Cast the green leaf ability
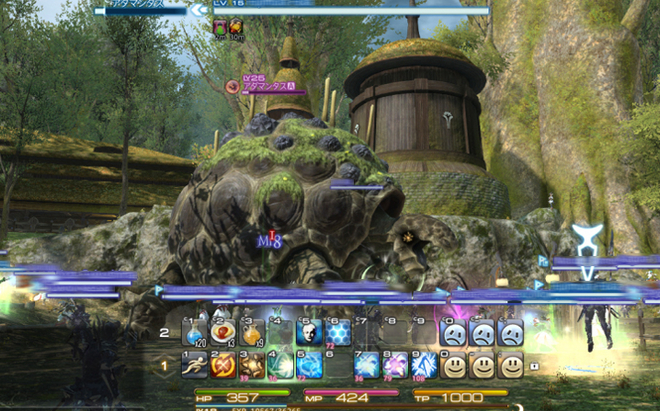Image resolution: width=660 pixels, height=411 pixels. click(x=280, y=365)
